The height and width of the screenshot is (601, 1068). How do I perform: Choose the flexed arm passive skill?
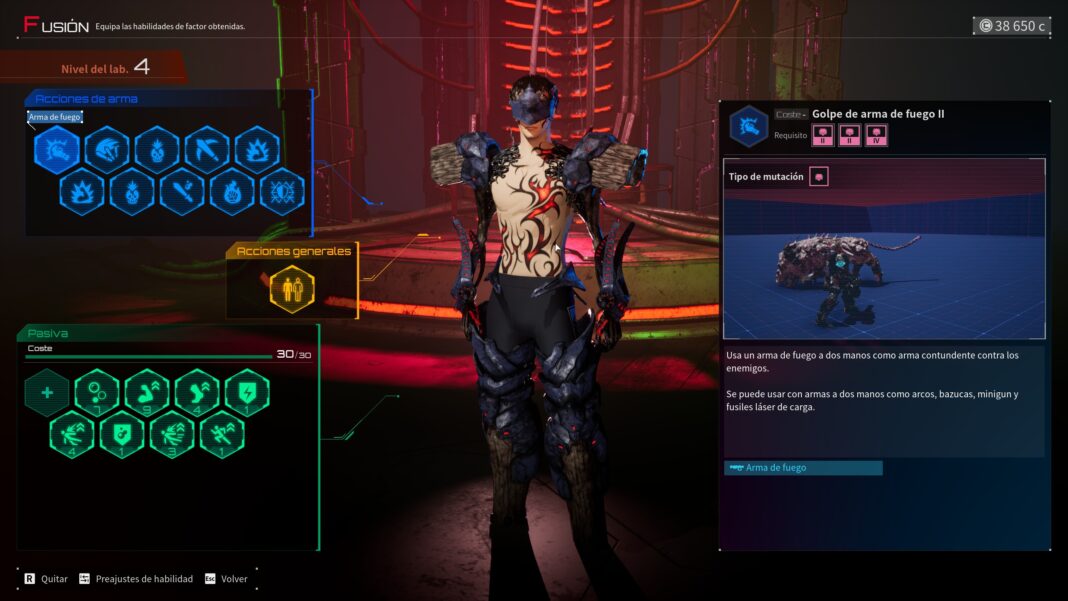147,392
